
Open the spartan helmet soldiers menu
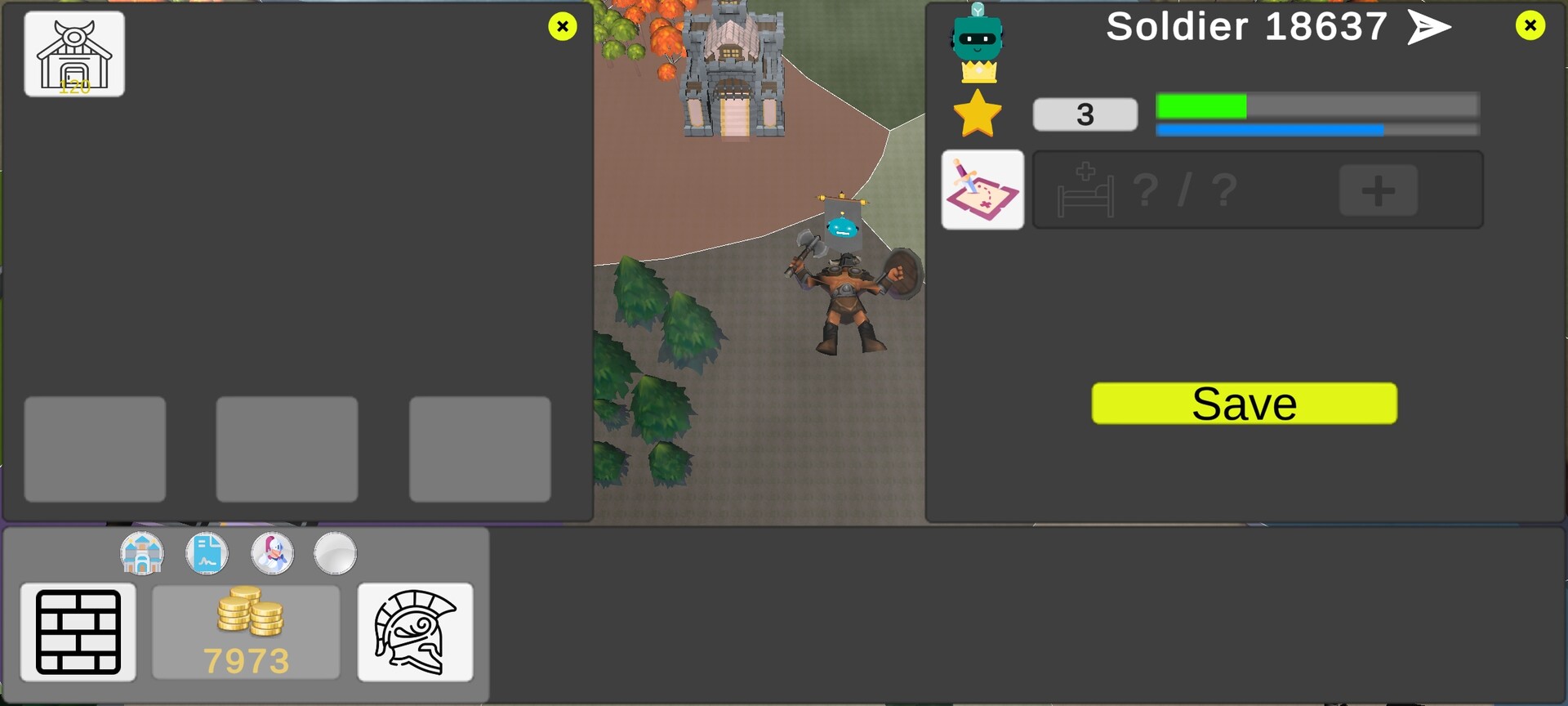[x=416, y=633]
